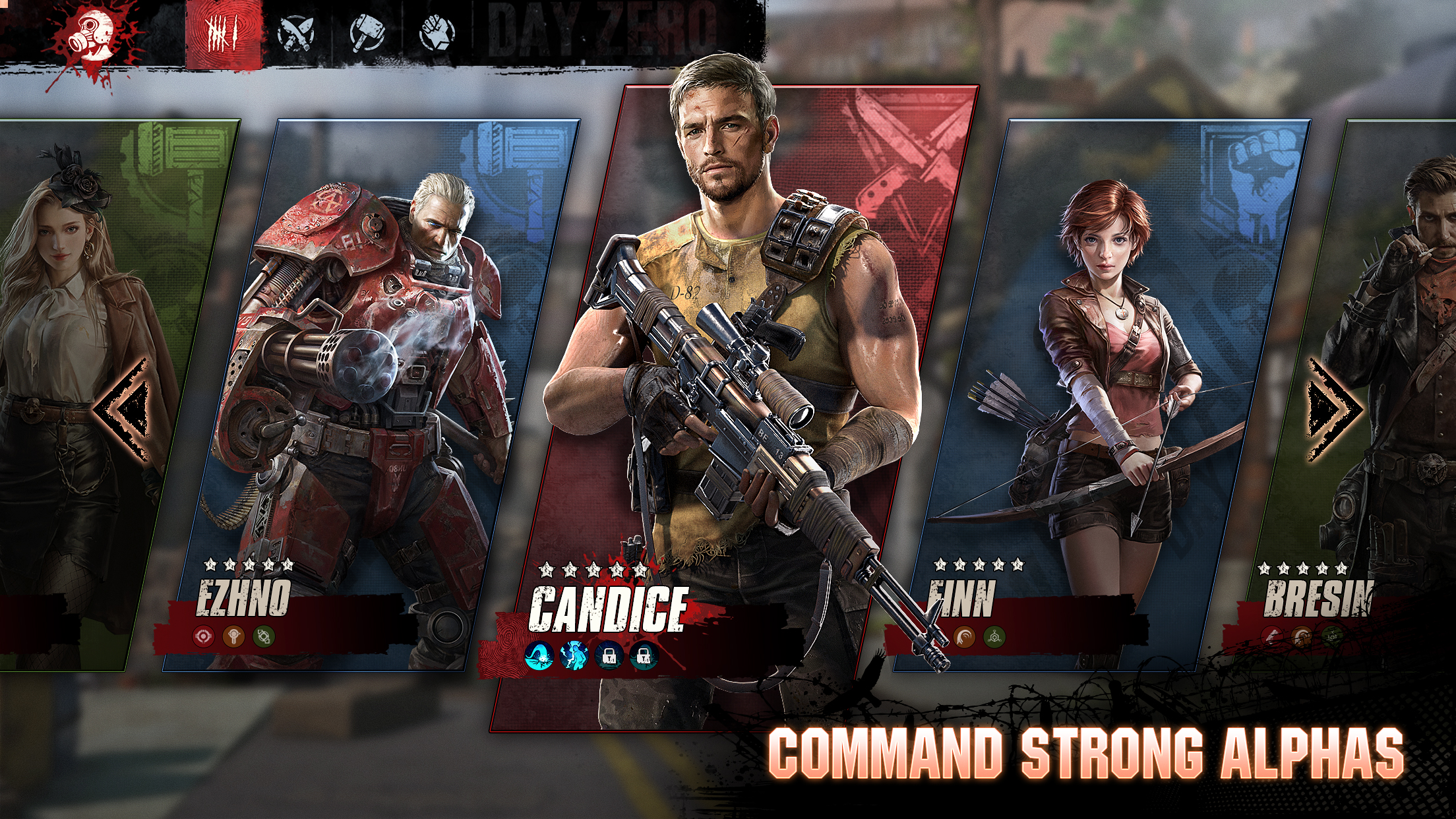Select Finn's green molecule trait icon

pos(994,637)
